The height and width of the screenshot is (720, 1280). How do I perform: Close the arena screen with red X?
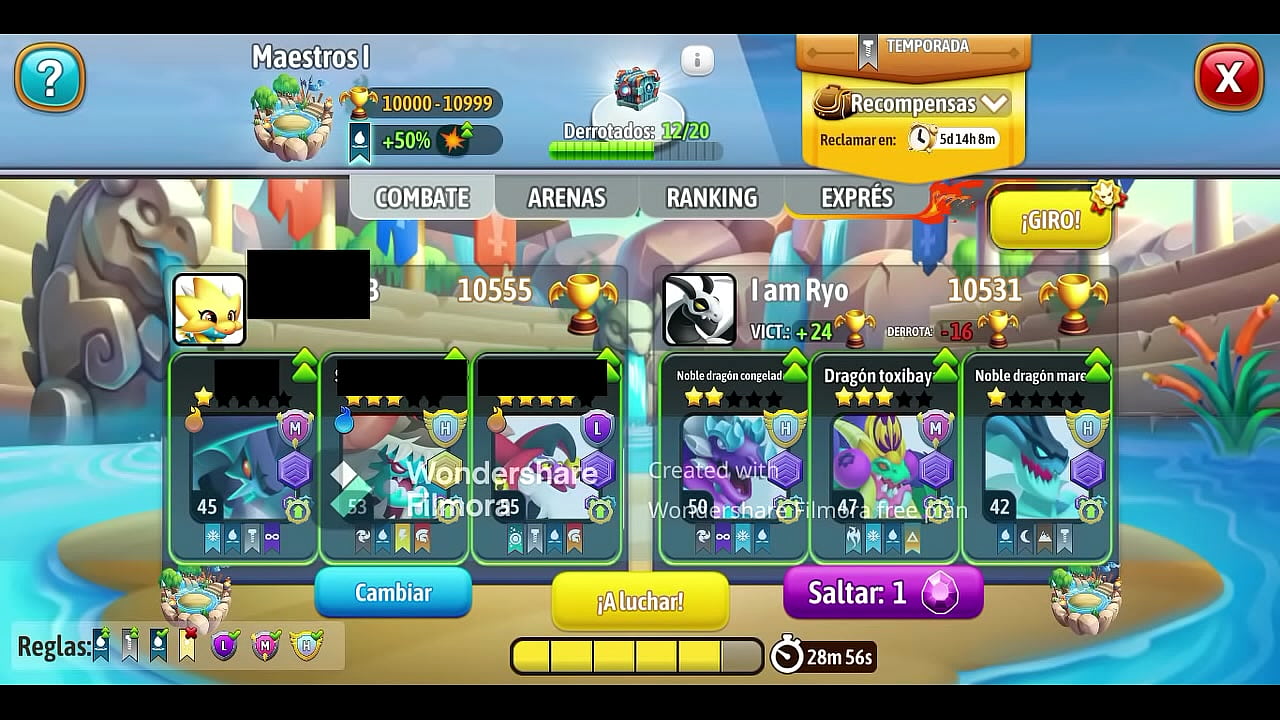pyautogui.click(x=1228, y=77)
